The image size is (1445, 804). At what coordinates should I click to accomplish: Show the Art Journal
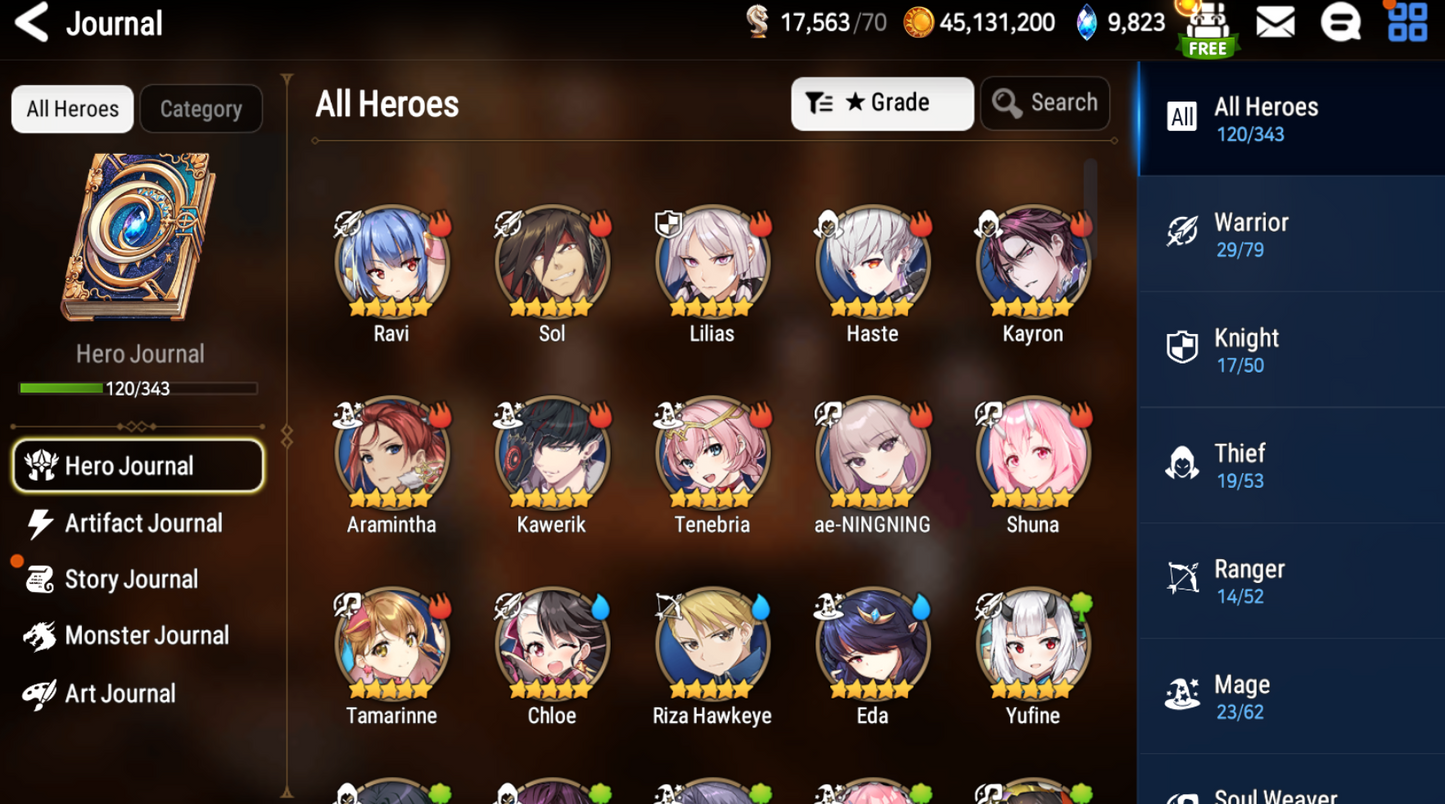[x=118, y=693]
